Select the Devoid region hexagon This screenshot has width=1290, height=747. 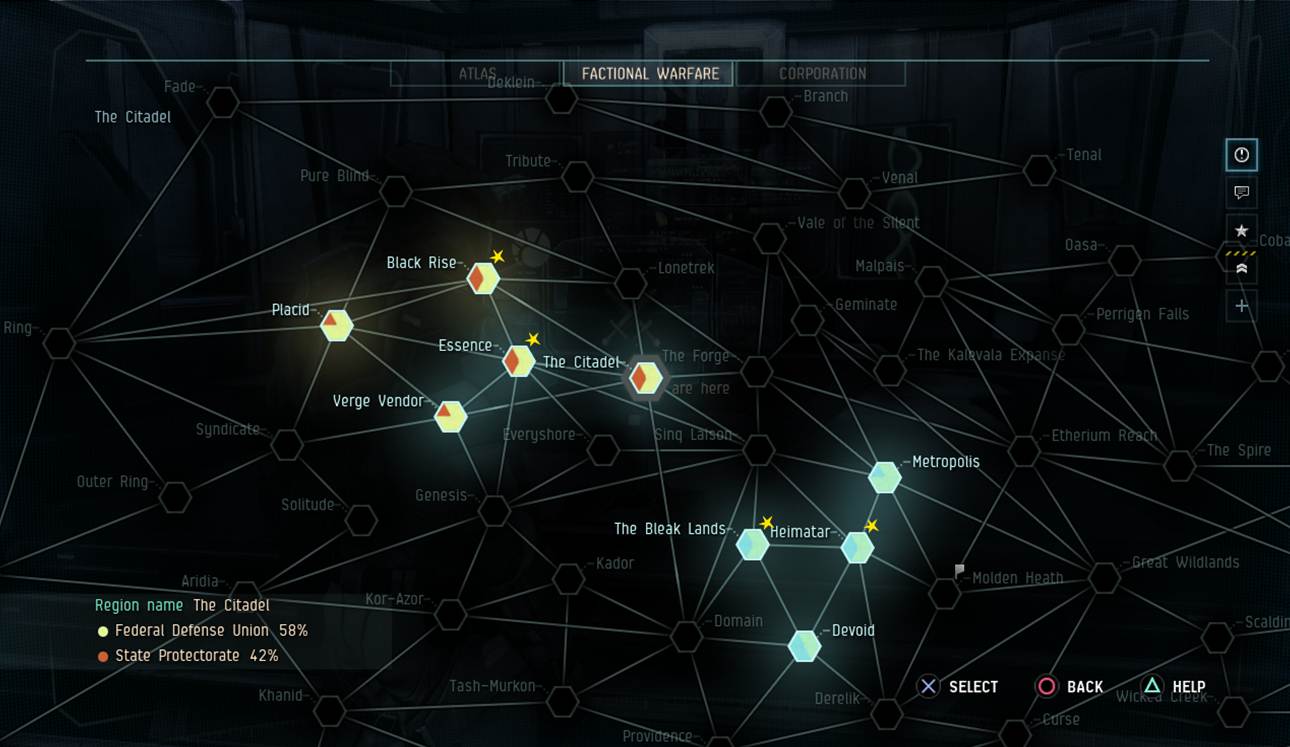point(803,645)
